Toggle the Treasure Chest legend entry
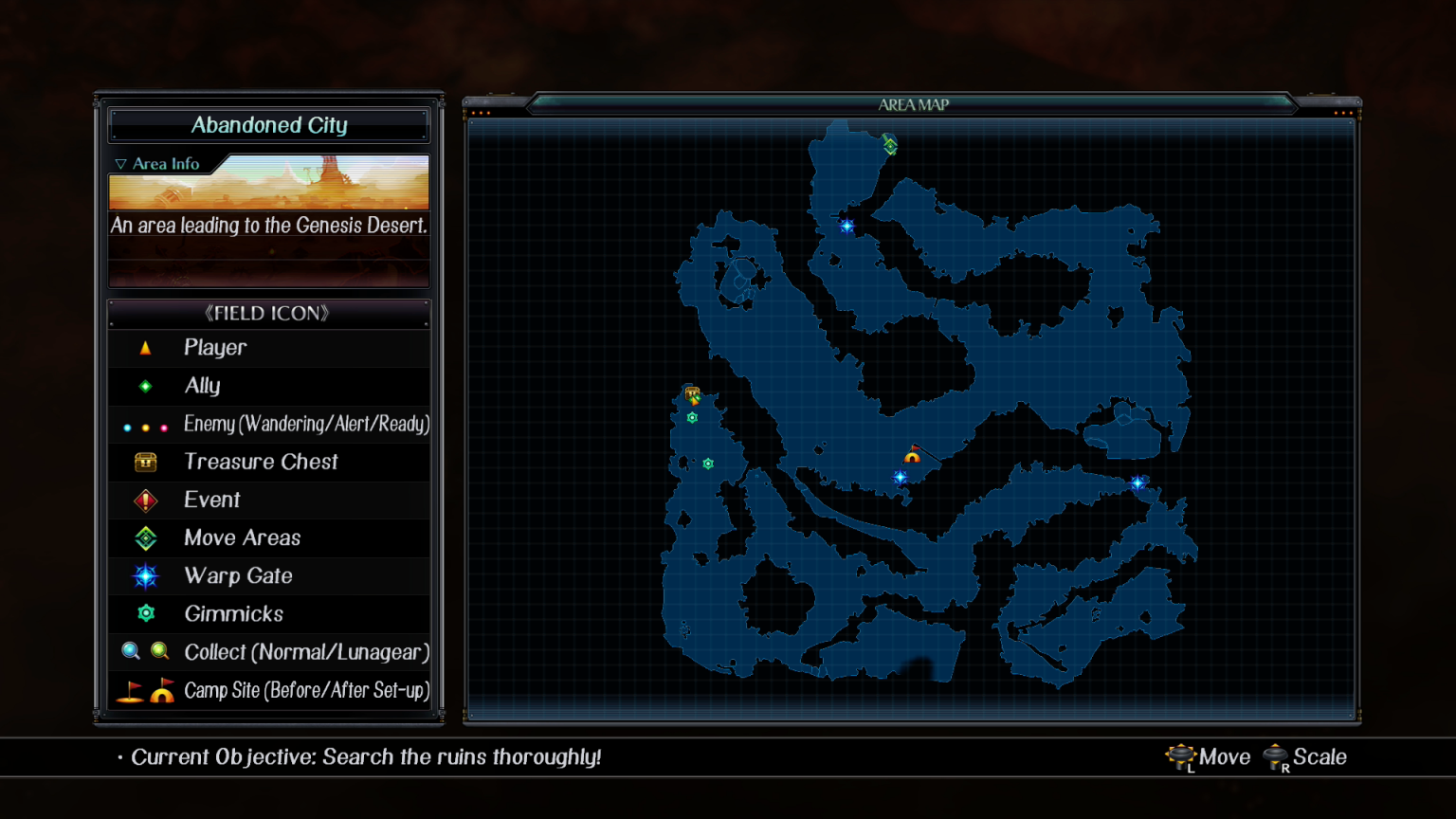This screenshot has height=819, width=1456. pos(261,462)
